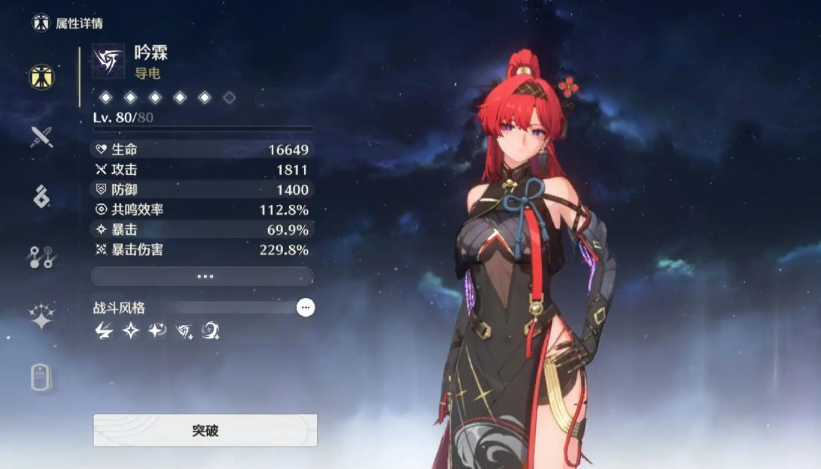Switch to the crossed-swords weapon tab
The width and height of the screenshot is (821, 469).
41,137
